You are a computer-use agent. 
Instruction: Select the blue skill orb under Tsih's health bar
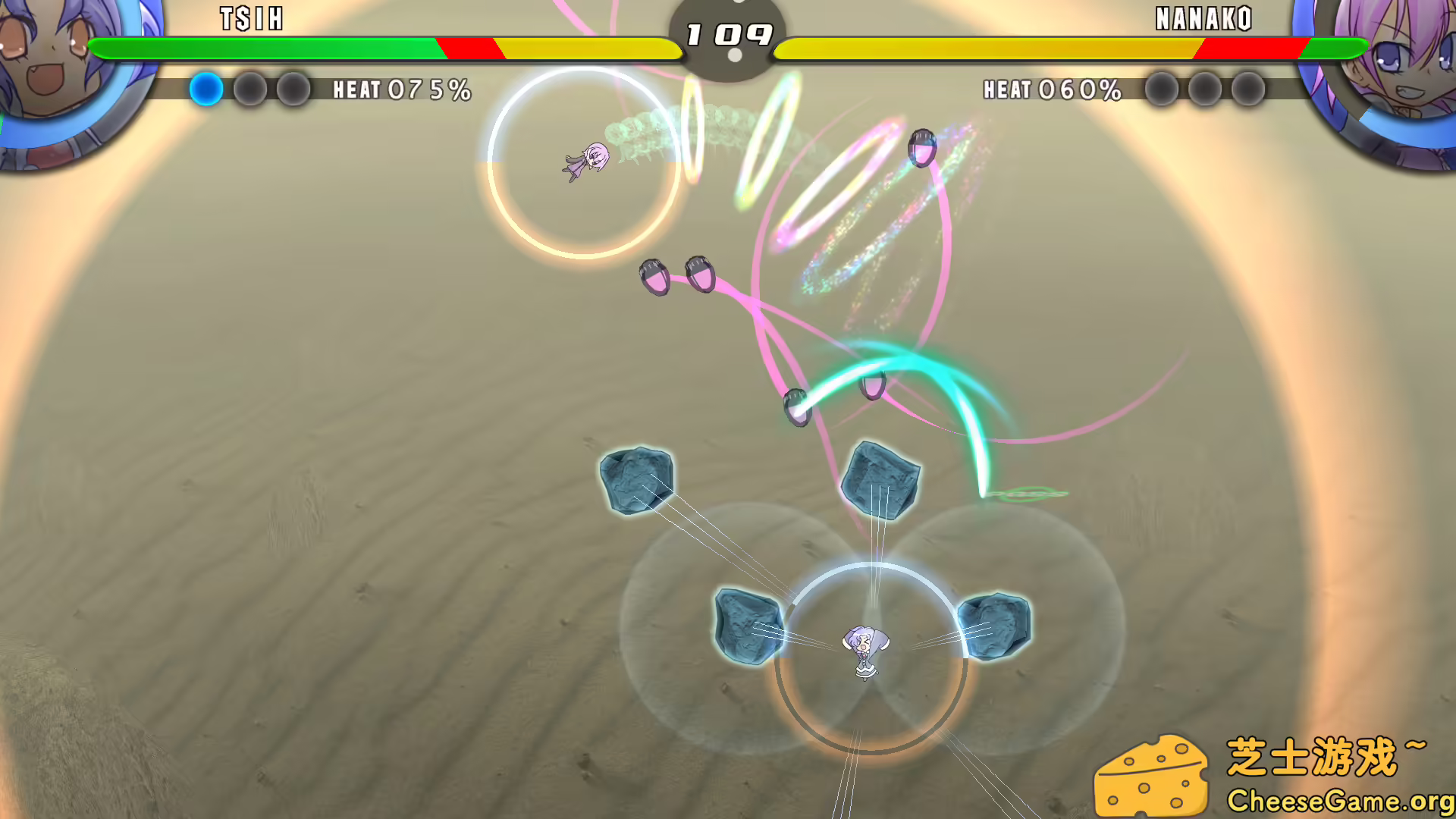point(206,89)
